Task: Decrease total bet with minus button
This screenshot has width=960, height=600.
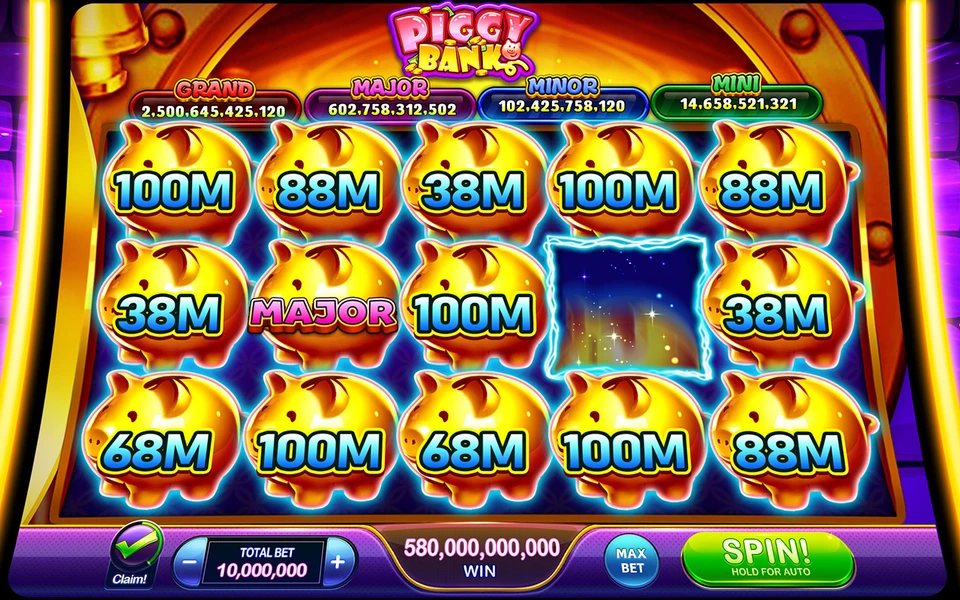Action: pos(190,562)
